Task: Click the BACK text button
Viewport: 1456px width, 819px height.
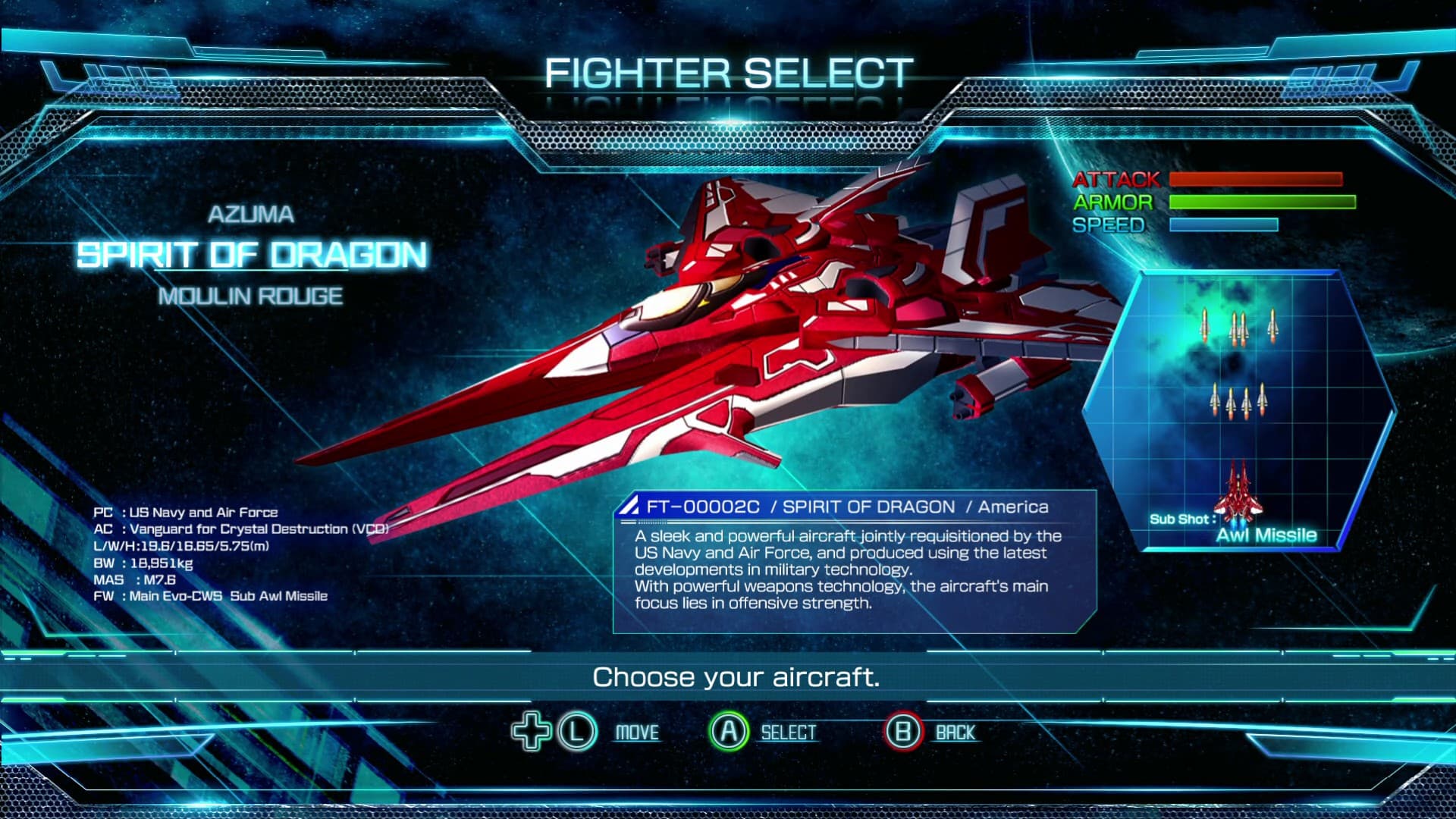Action: coord(955,732)
